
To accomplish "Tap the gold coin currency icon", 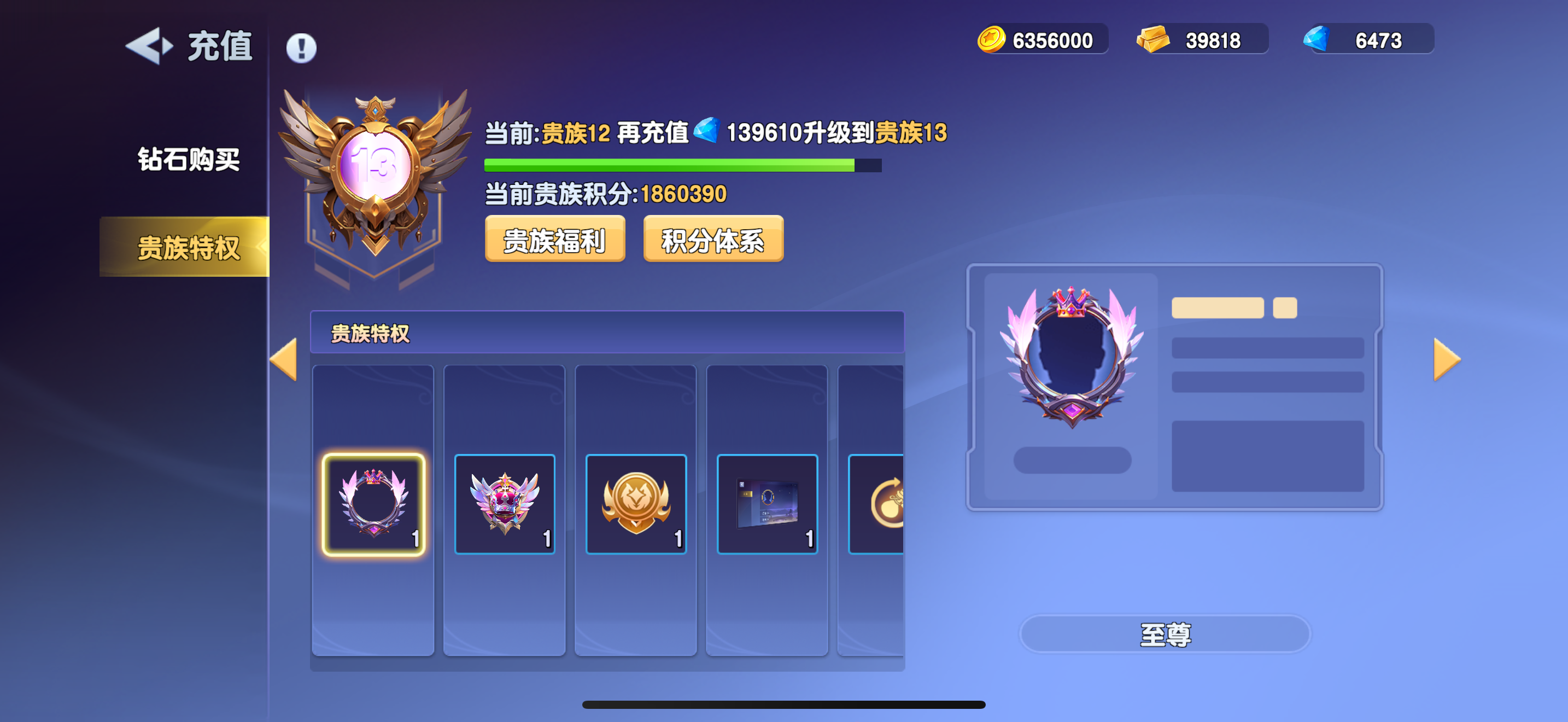I will click(992, 38).
